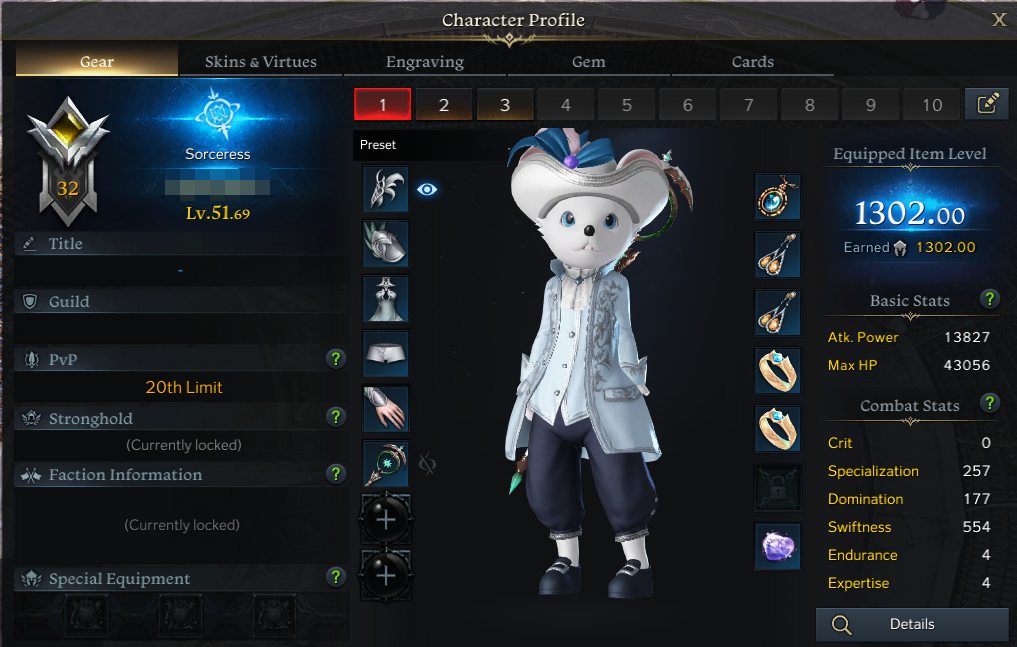Select the staff weapon slot
Image resolution: width=1017 pixels, height=647 pixels.
click(x=385, y=464)
